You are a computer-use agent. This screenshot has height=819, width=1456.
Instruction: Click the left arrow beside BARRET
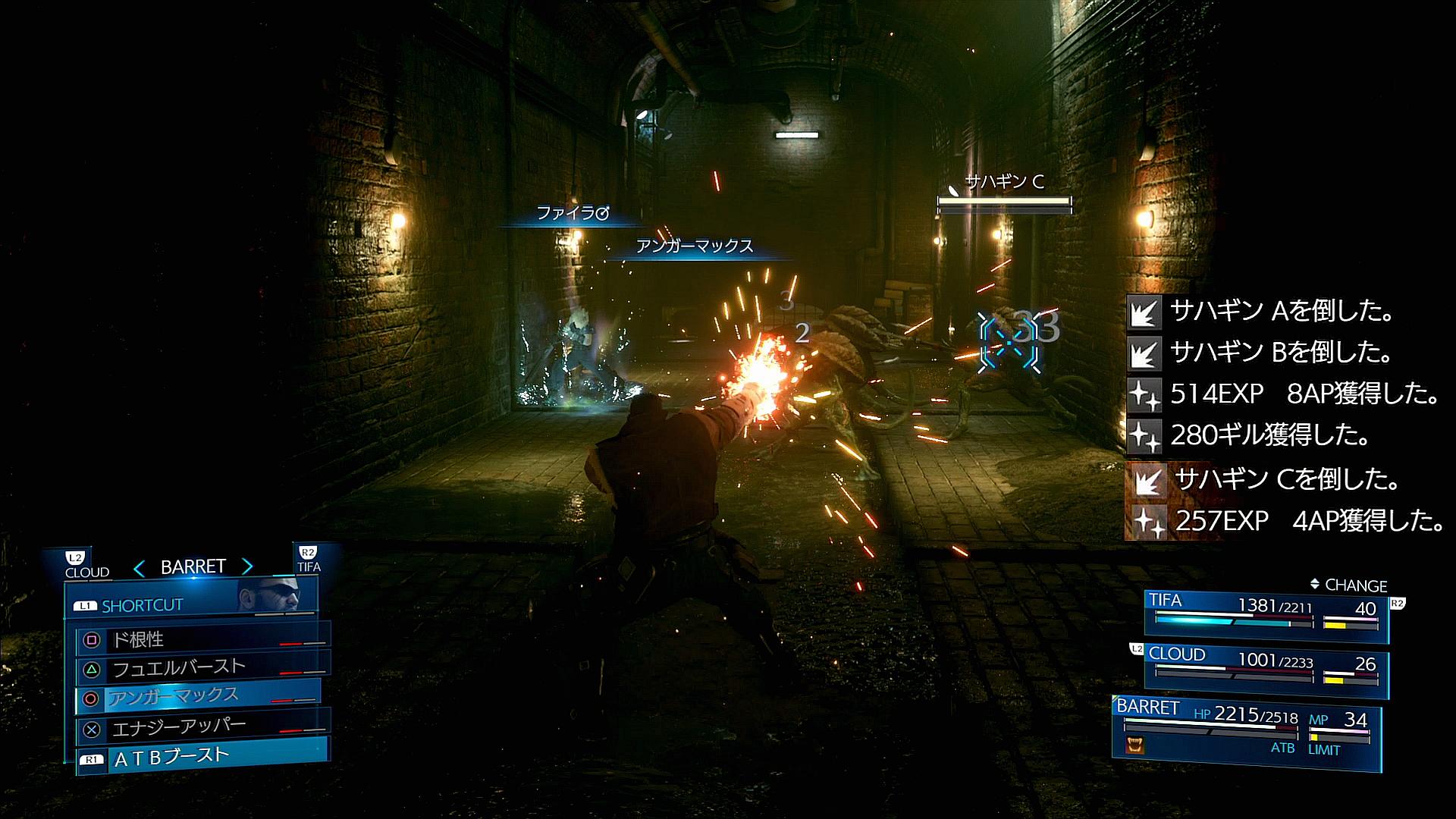click(139, 567)
